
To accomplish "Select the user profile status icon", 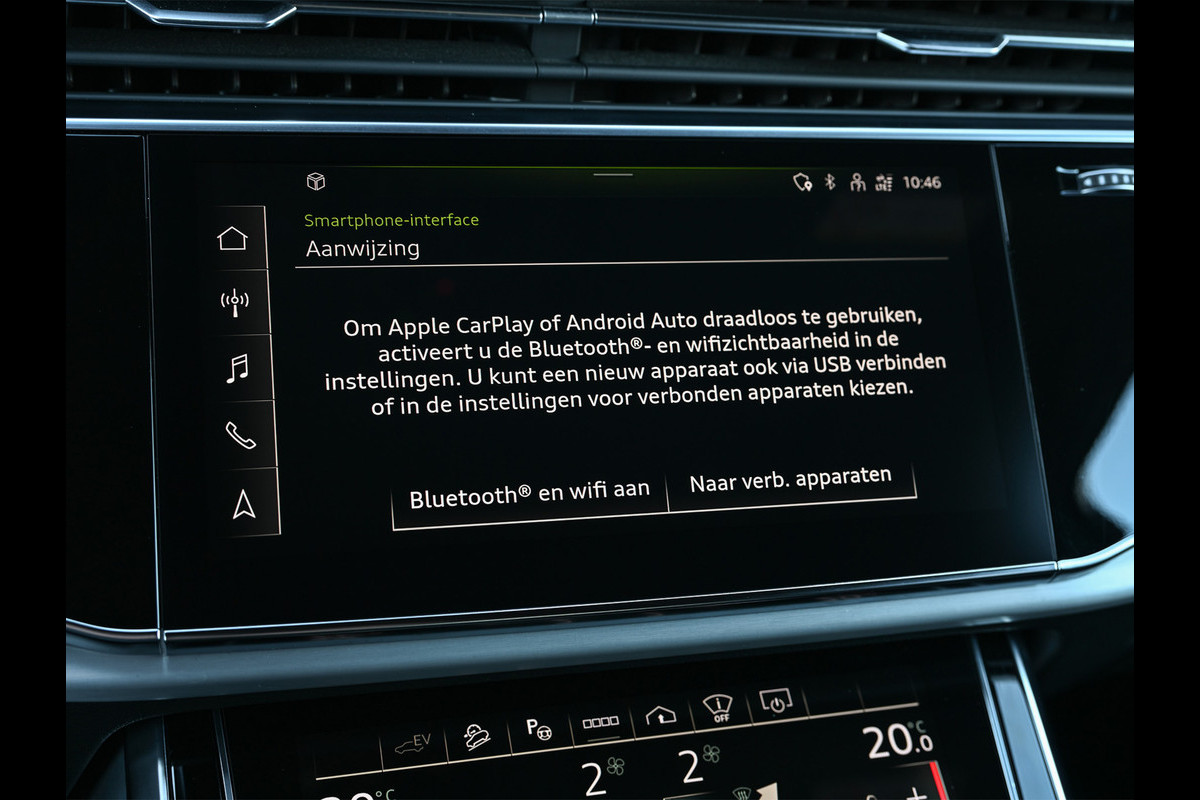I will click(856, 182).
